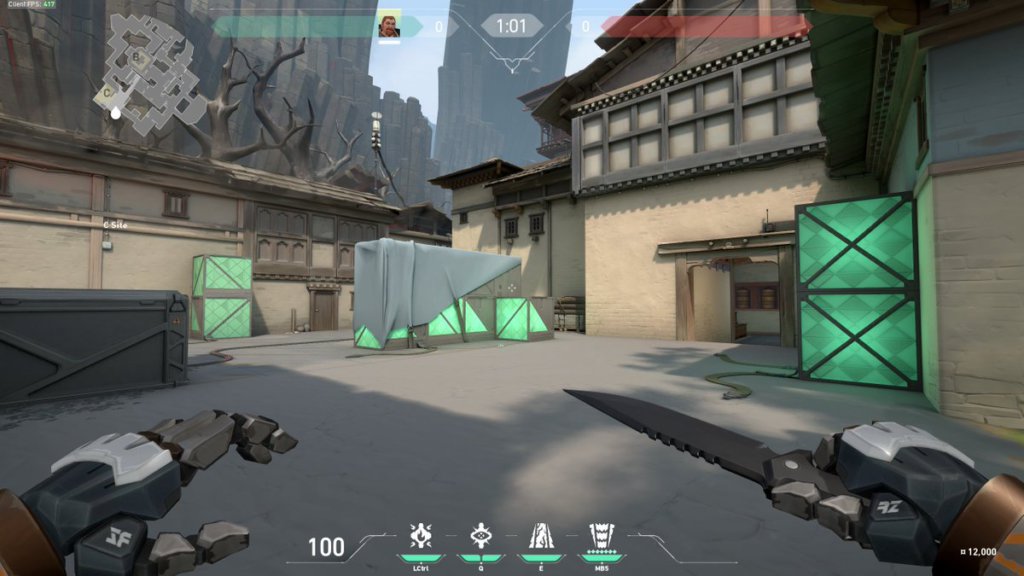
Task: Activate the Aftershock ability icon
Action: point(422,537)
